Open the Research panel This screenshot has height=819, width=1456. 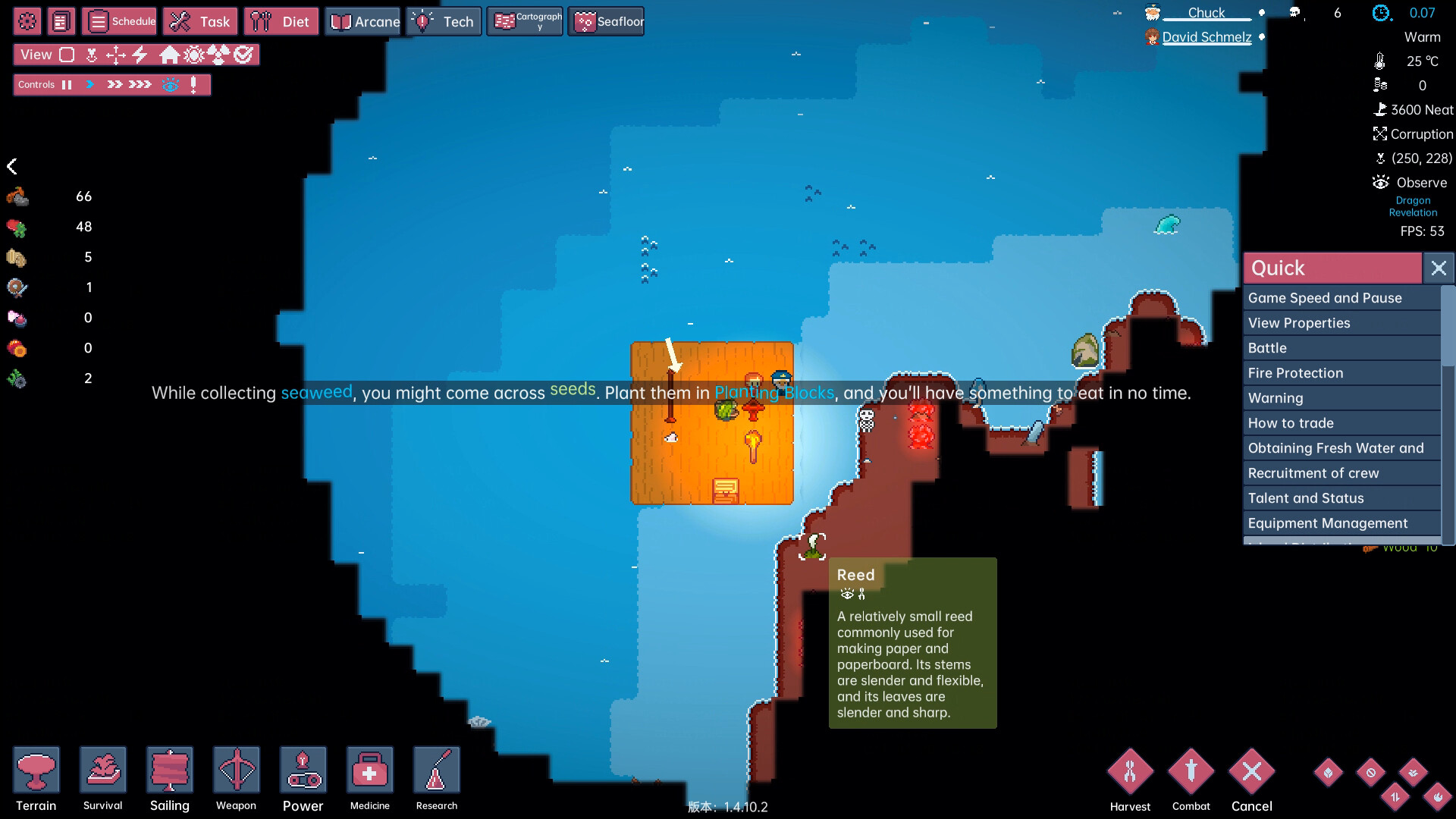436,770
